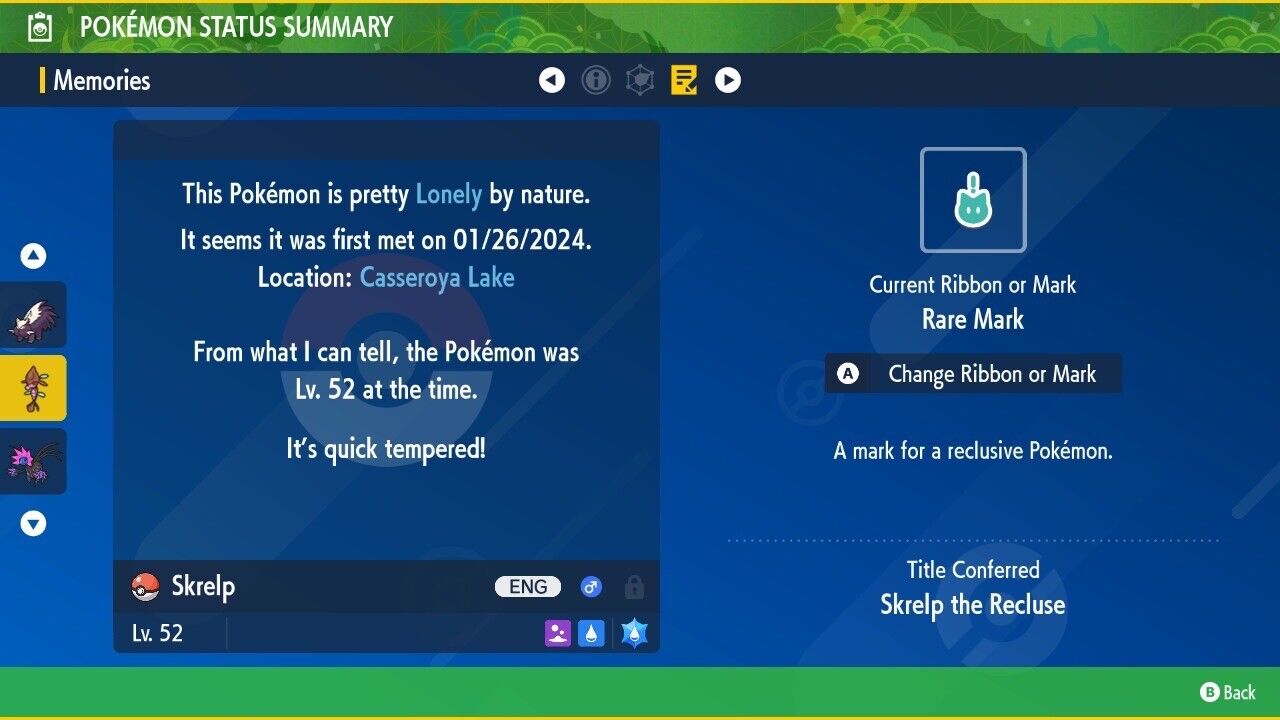This screenshot has width=1280, height=720.
Task: Select the Skuntank party slot
Action: coord(33,315)
